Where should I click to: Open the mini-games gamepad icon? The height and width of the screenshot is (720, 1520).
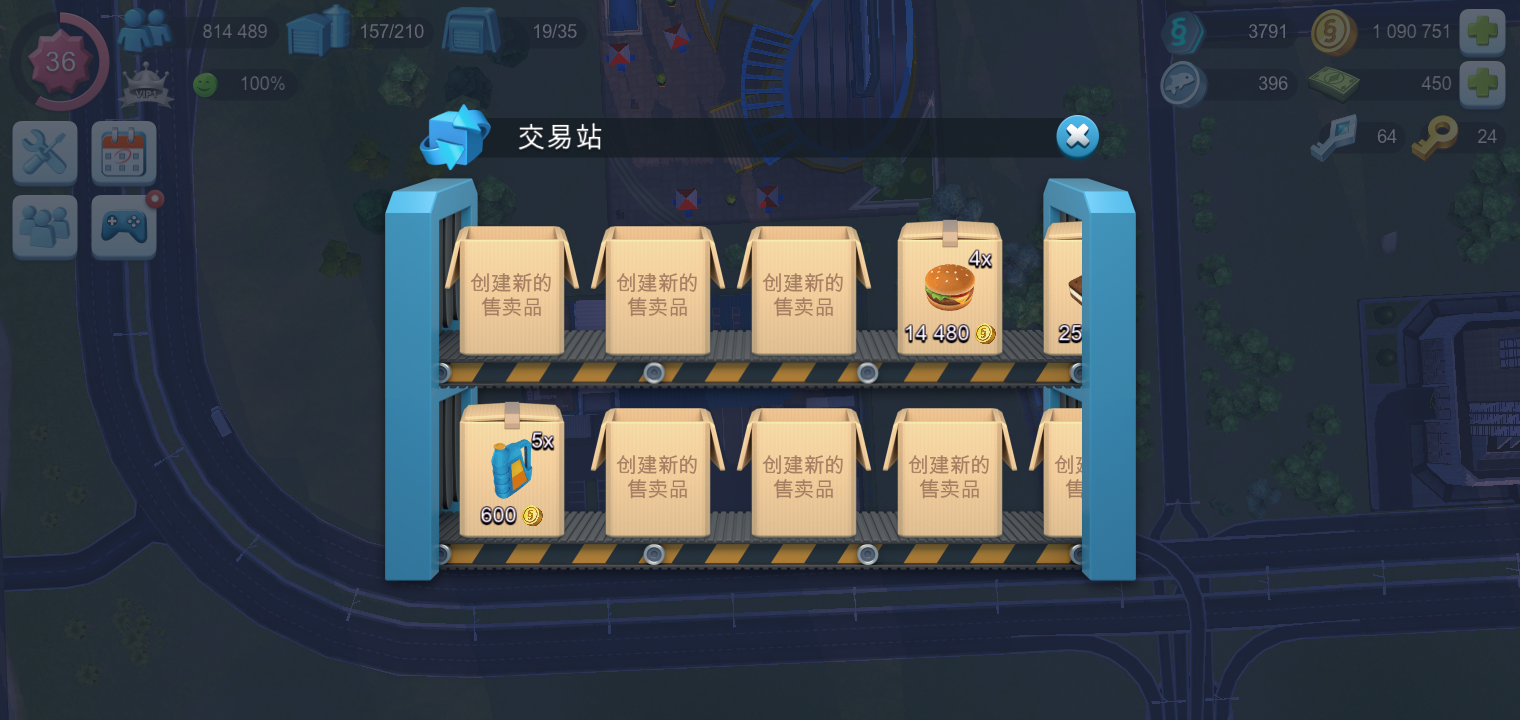pyautogui.click(x=123, y=226)
